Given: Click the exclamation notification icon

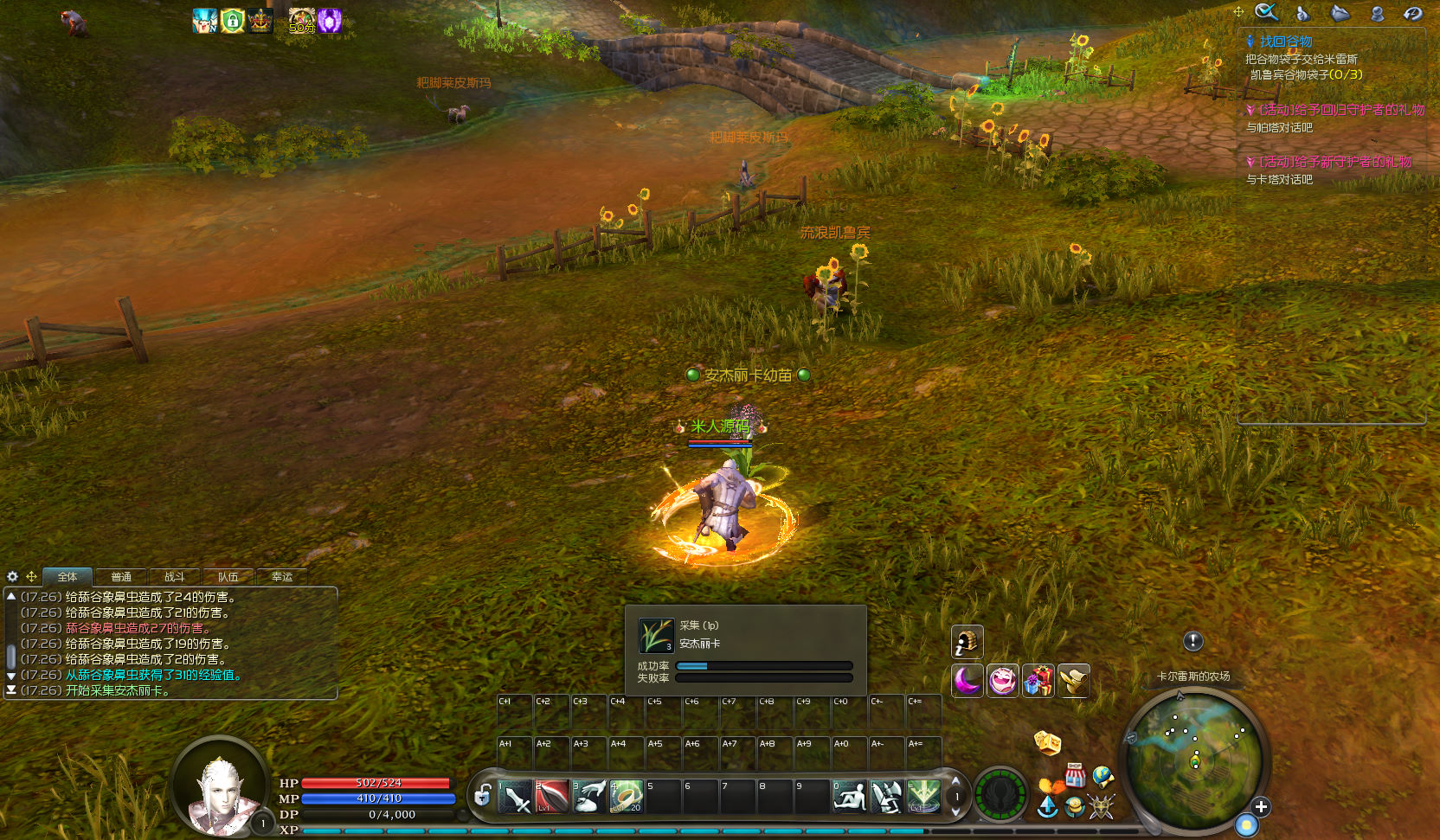Looking at the screenshot, I should 1193,641.
